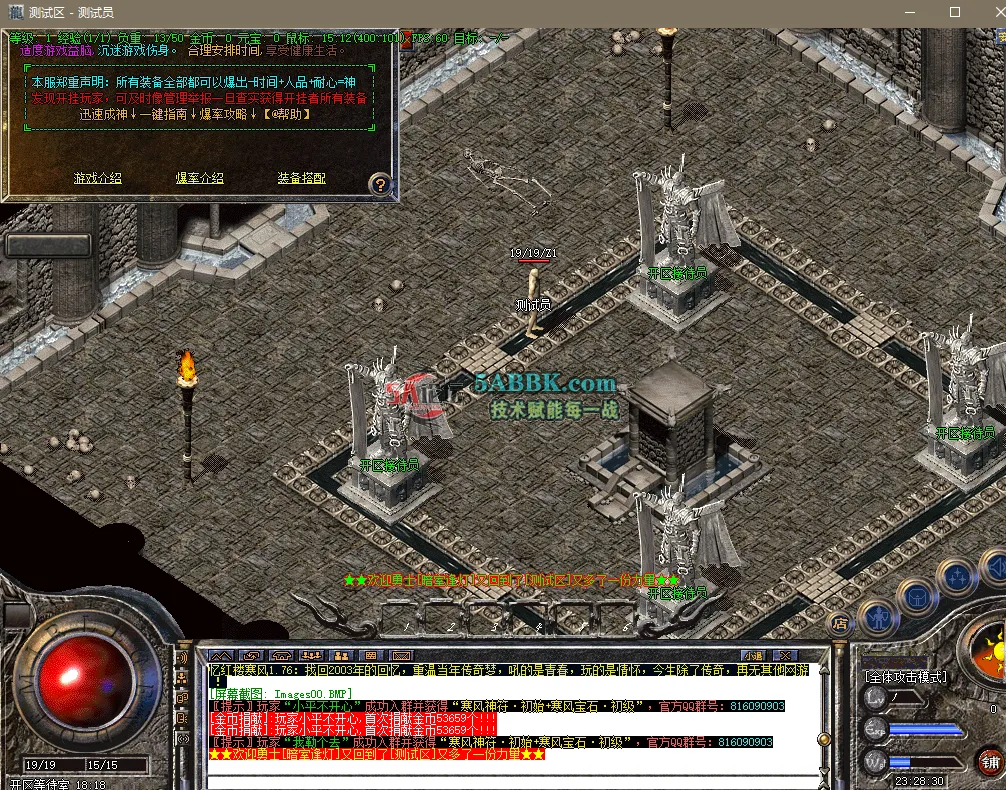Image resolution: width=1006 pixels, height=790 pixels.
Task: Toggle the 全体攻击模式 attack mode label
Action: pyautogui.click(x=905, y=677)
